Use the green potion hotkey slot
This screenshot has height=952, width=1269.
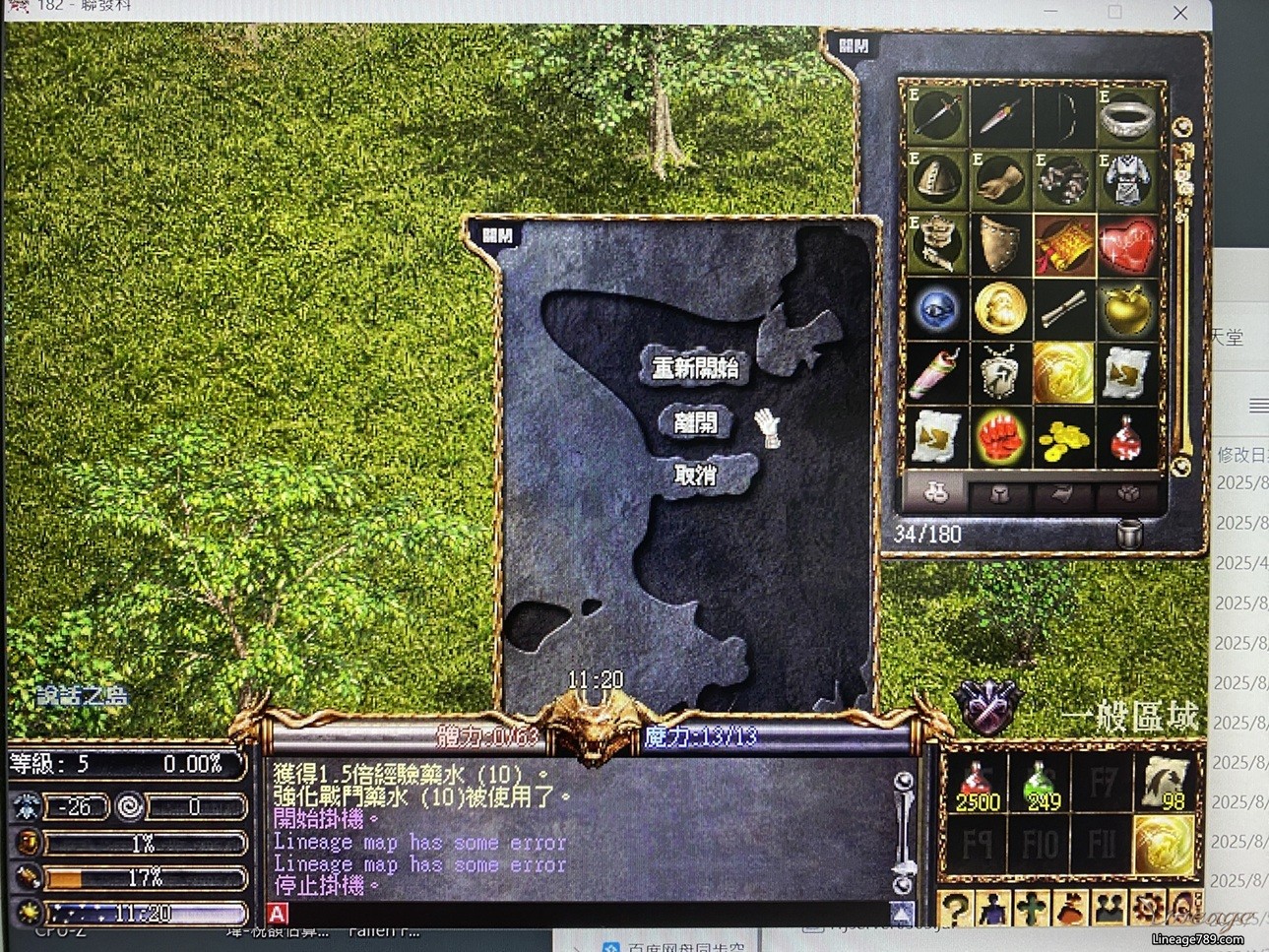[x=1040, y=785]
